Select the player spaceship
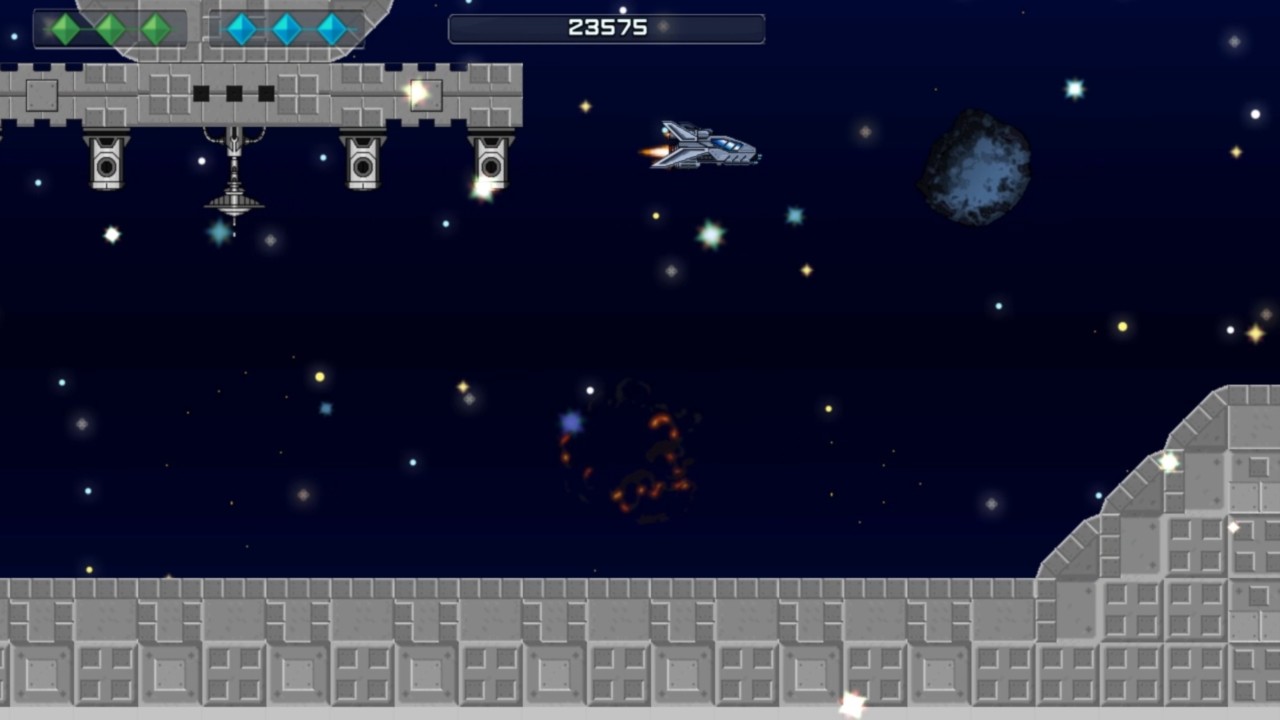 [705, 145]
